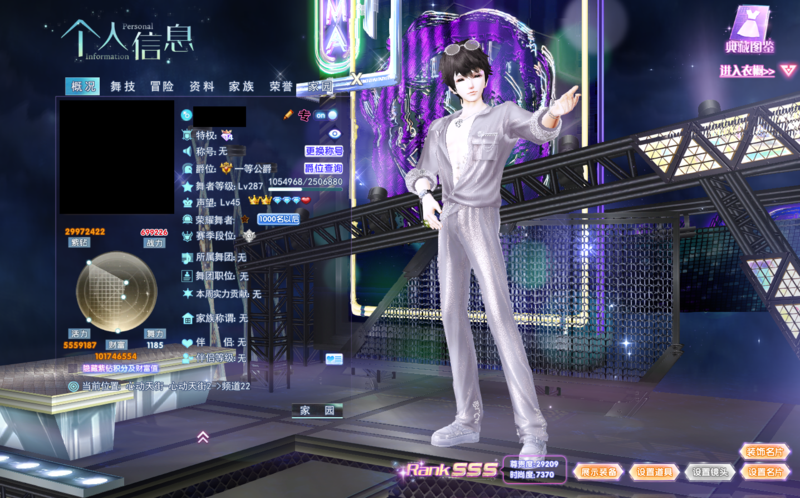
Task: Switch to the 家族 tab
Action: 241,87
